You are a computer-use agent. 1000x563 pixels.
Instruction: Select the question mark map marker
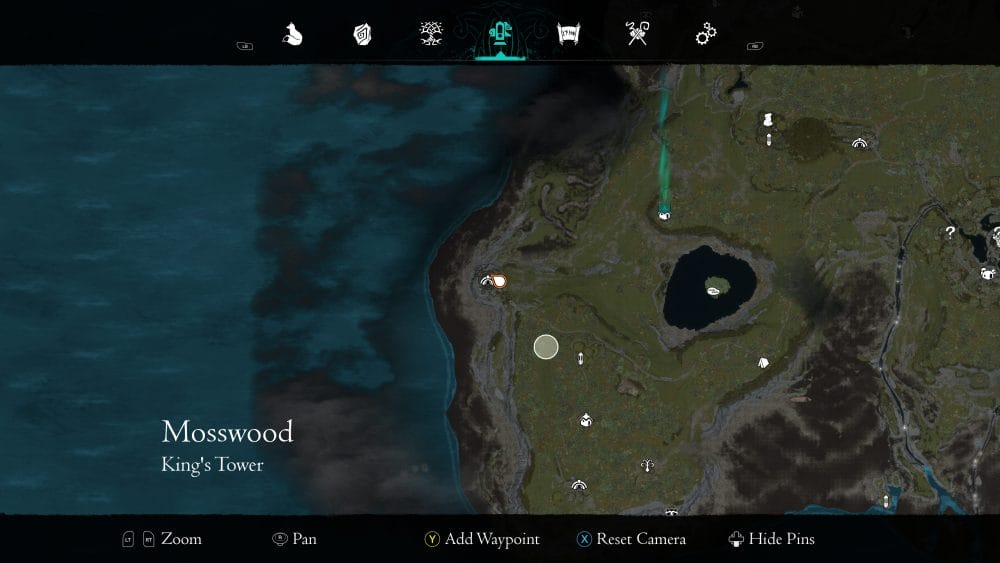click(950, 232)
